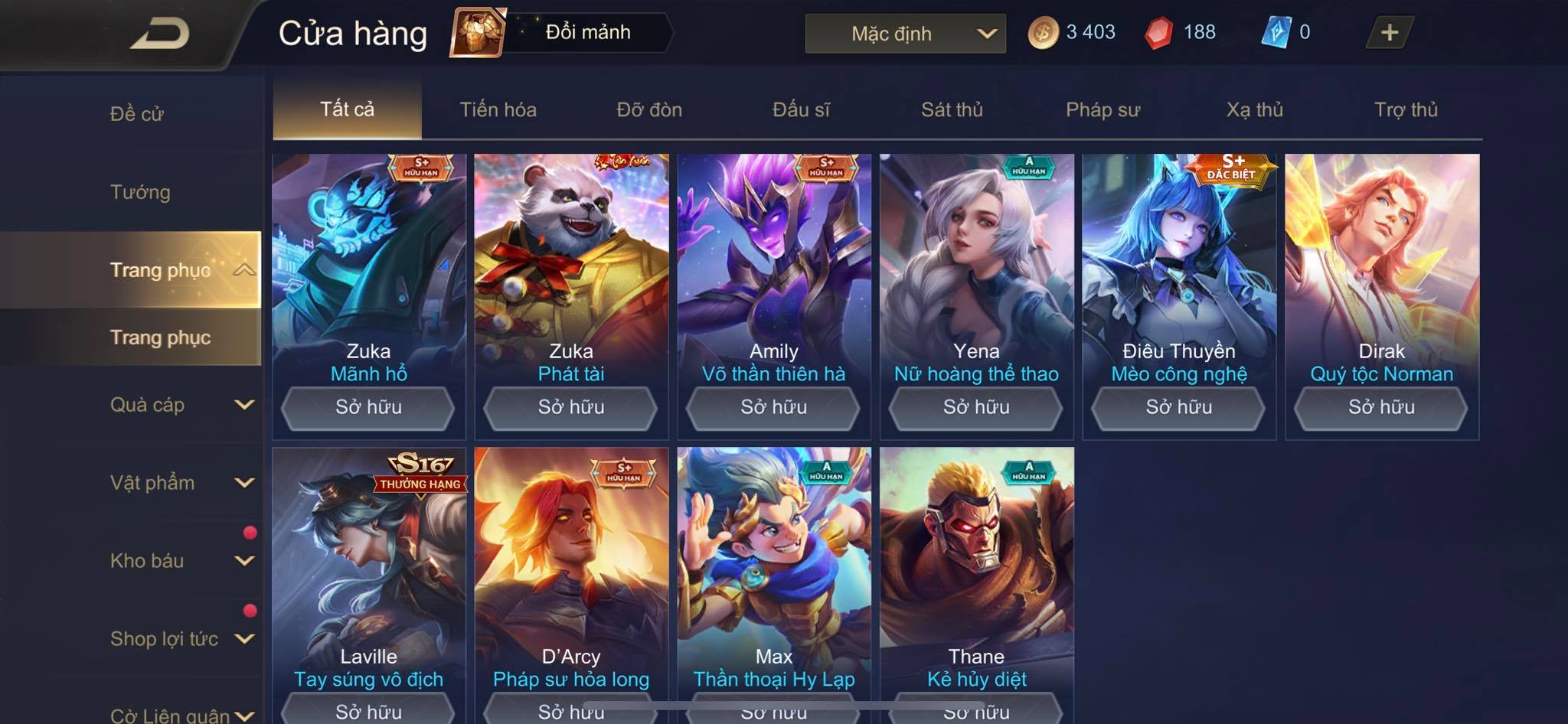Switch to the Tiến hóa tab
Viewport: 1568px width, 724px height.
point(498,109)
